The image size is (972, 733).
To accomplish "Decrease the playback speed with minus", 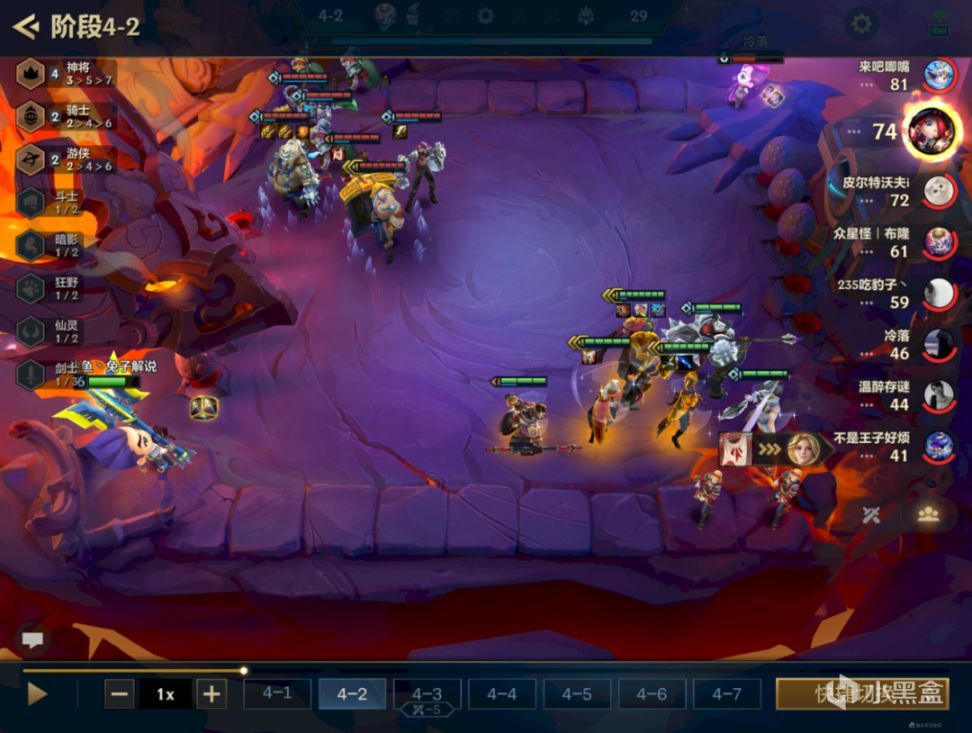I will click(120, 693).
